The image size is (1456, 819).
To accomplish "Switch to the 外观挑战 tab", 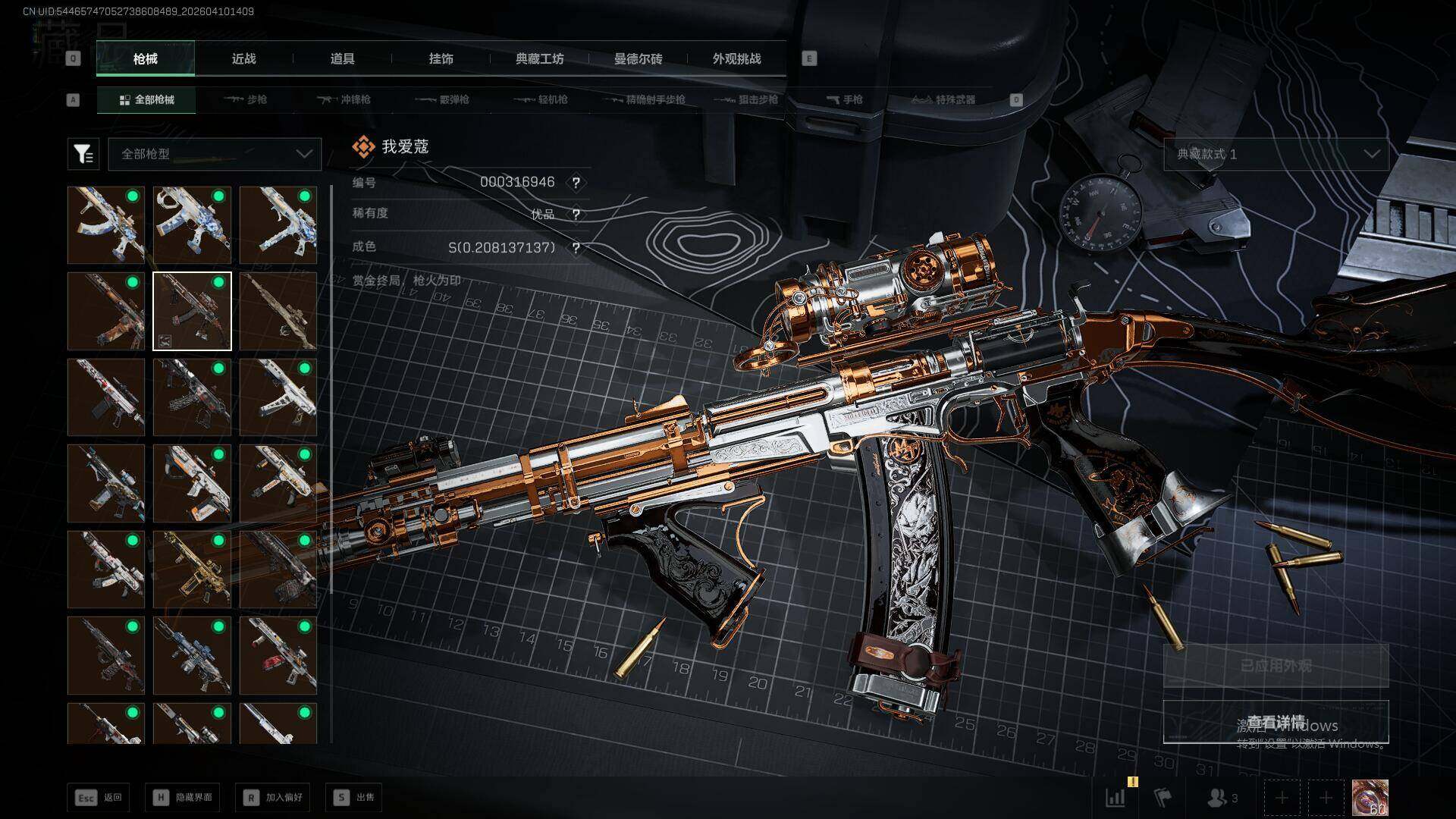I will (736, 59).
